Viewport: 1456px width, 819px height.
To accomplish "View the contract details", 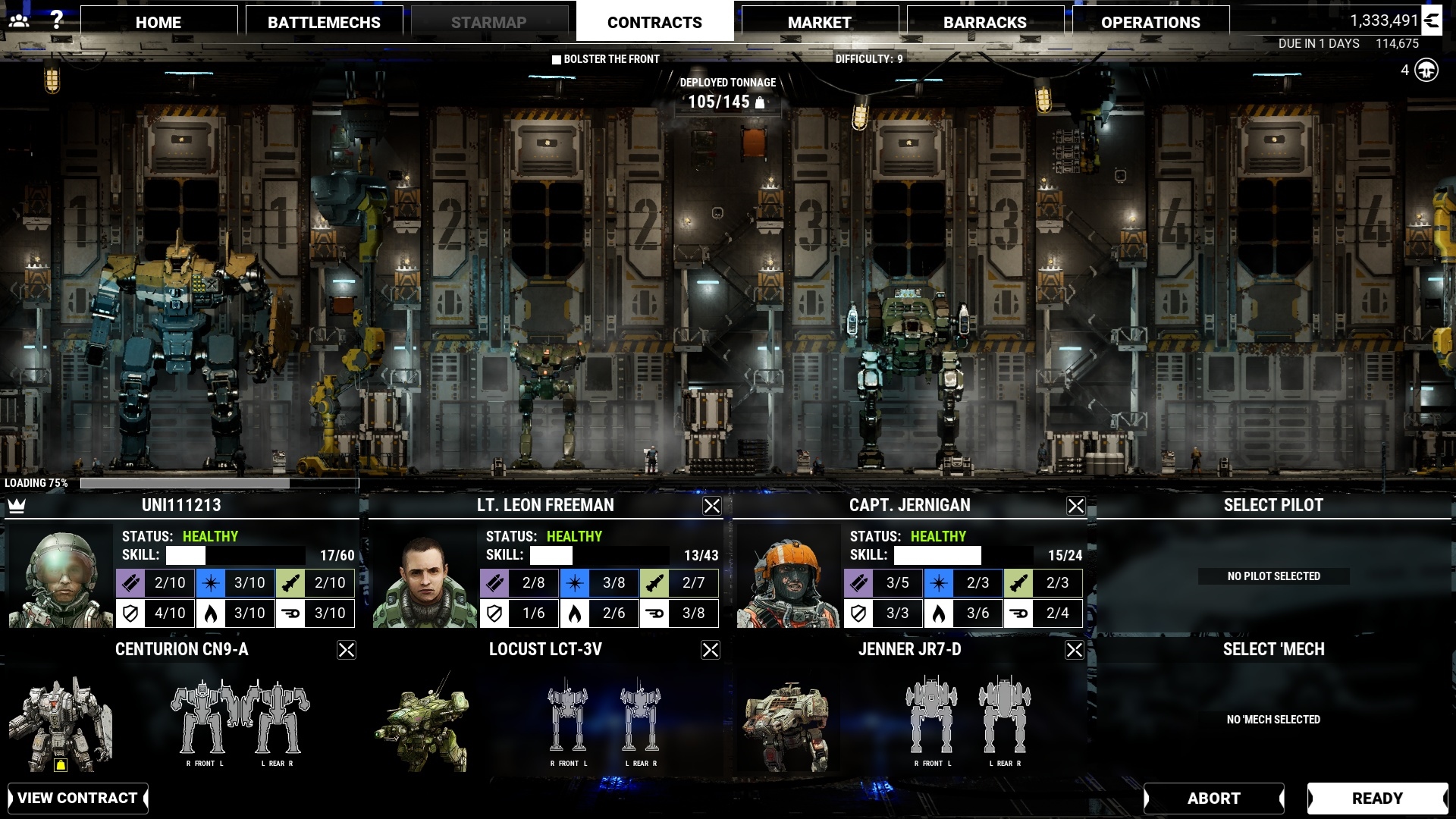I will (x=77, y=798).
